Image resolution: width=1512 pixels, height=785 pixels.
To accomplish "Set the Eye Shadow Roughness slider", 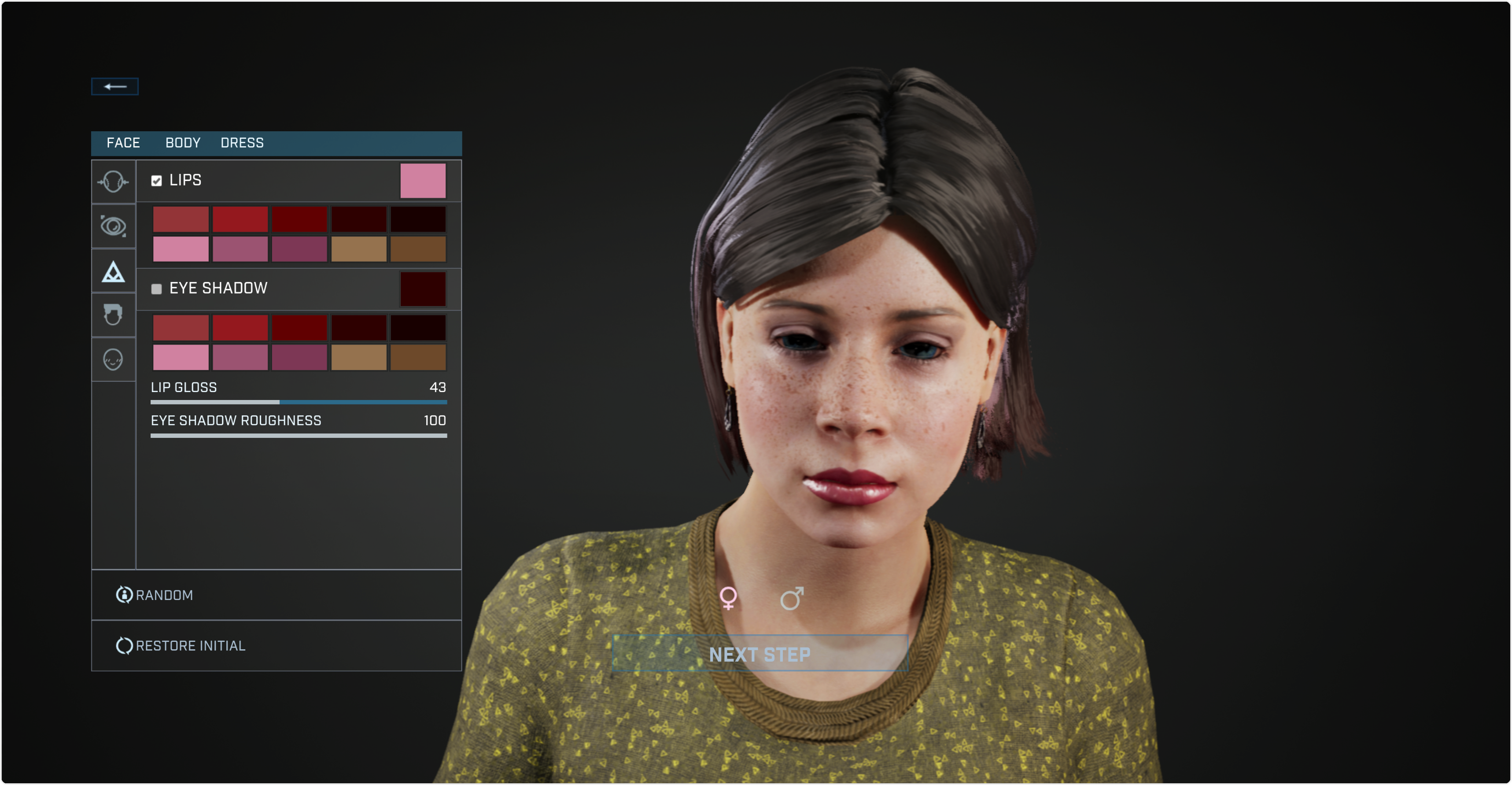I will (x=298, y=436).
